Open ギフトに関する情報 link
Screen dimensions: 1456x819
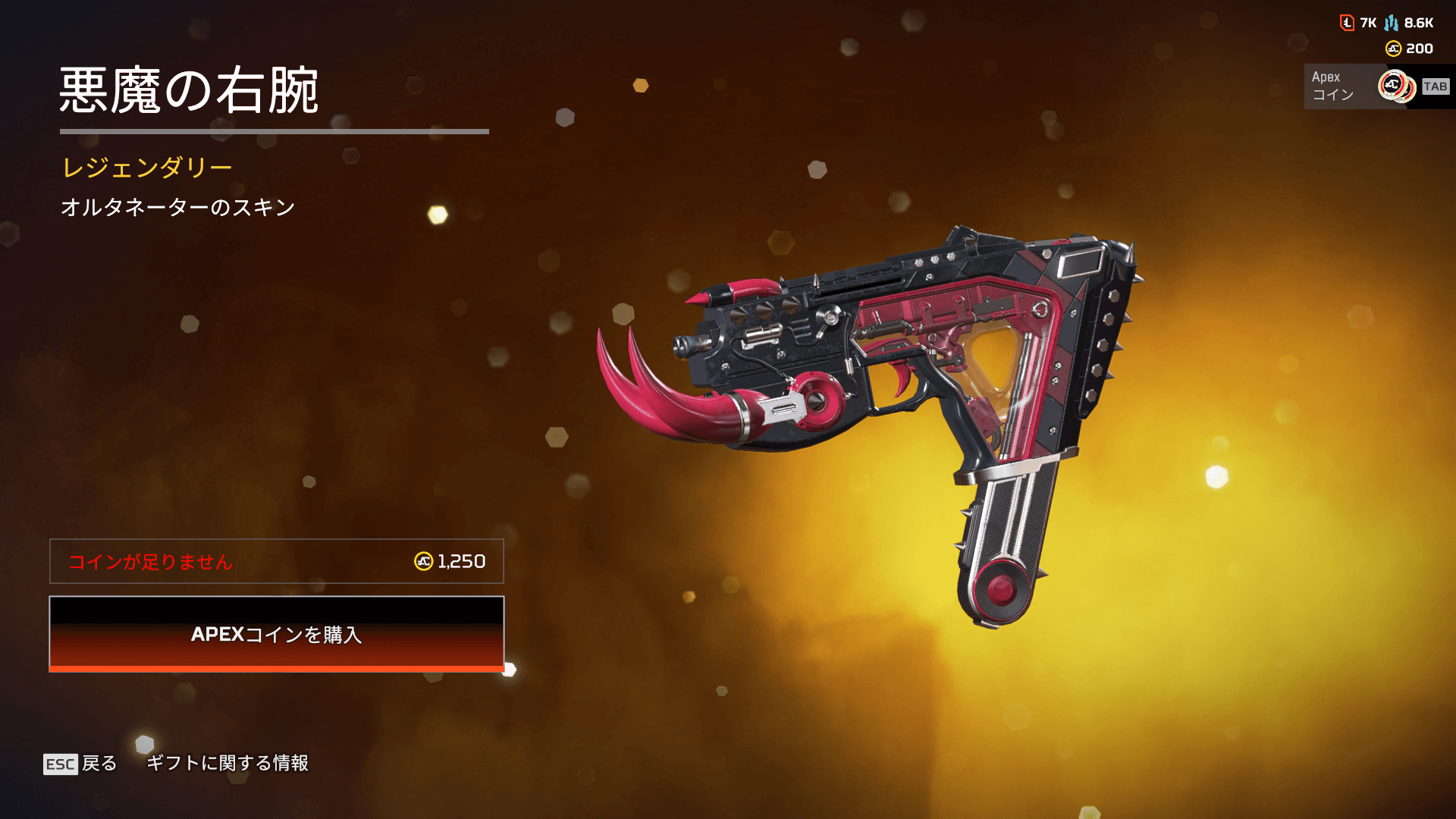(x=227, y=763)
